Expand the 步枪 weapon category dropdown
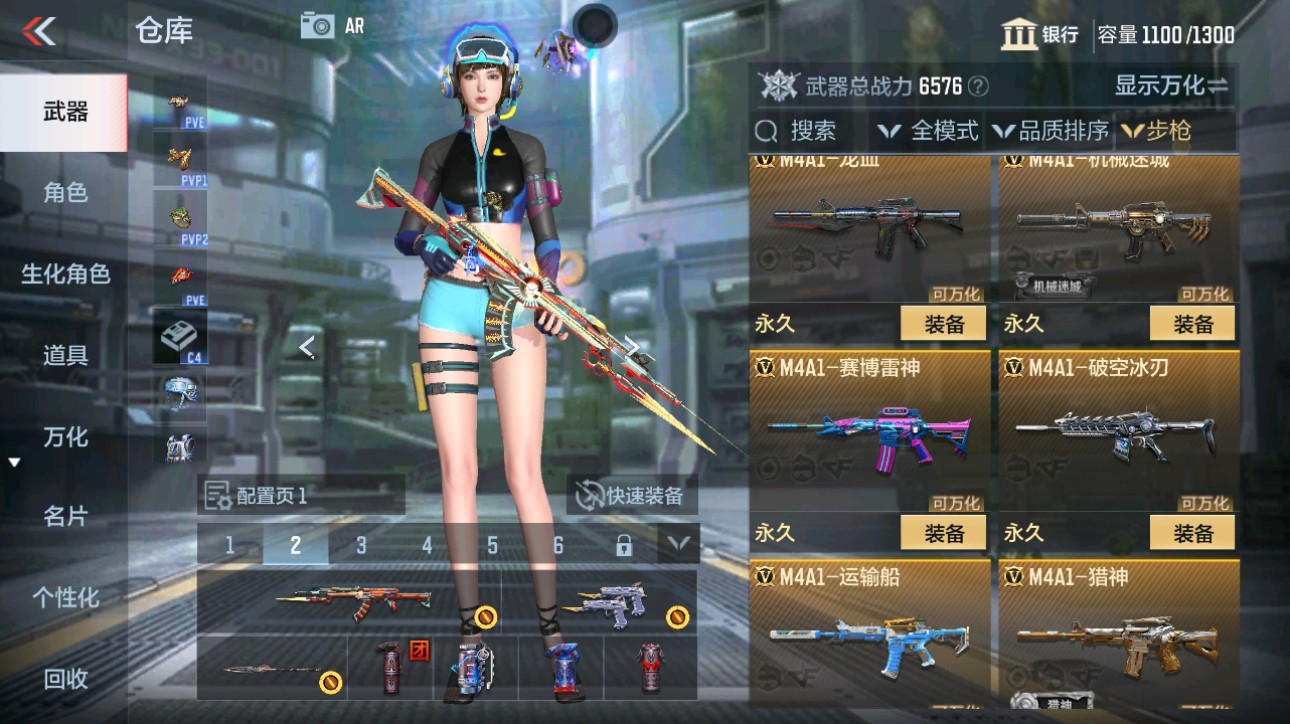The height and width of the screenshot is (724, 1290). point(1166,130)
